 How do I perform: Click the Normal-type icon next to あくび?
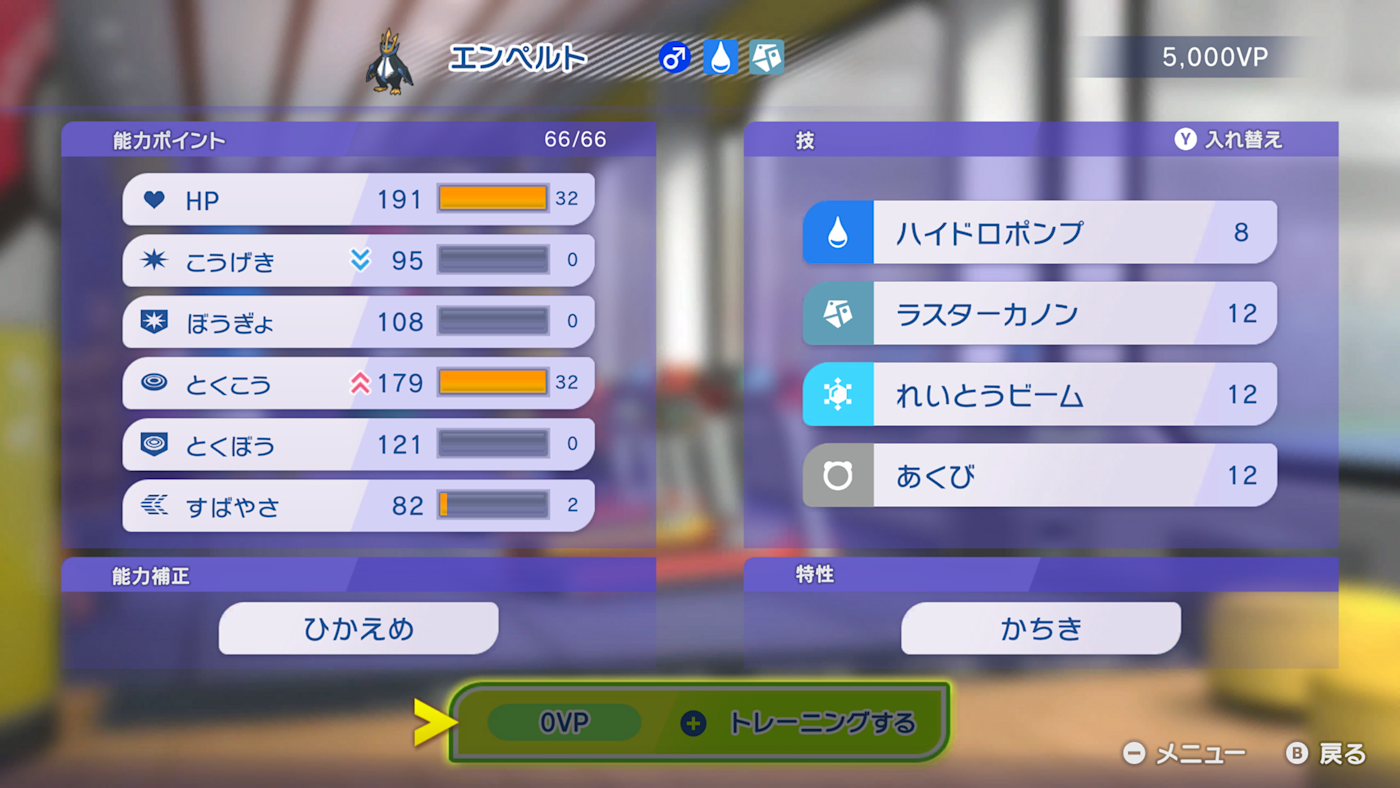click(837, 474)
